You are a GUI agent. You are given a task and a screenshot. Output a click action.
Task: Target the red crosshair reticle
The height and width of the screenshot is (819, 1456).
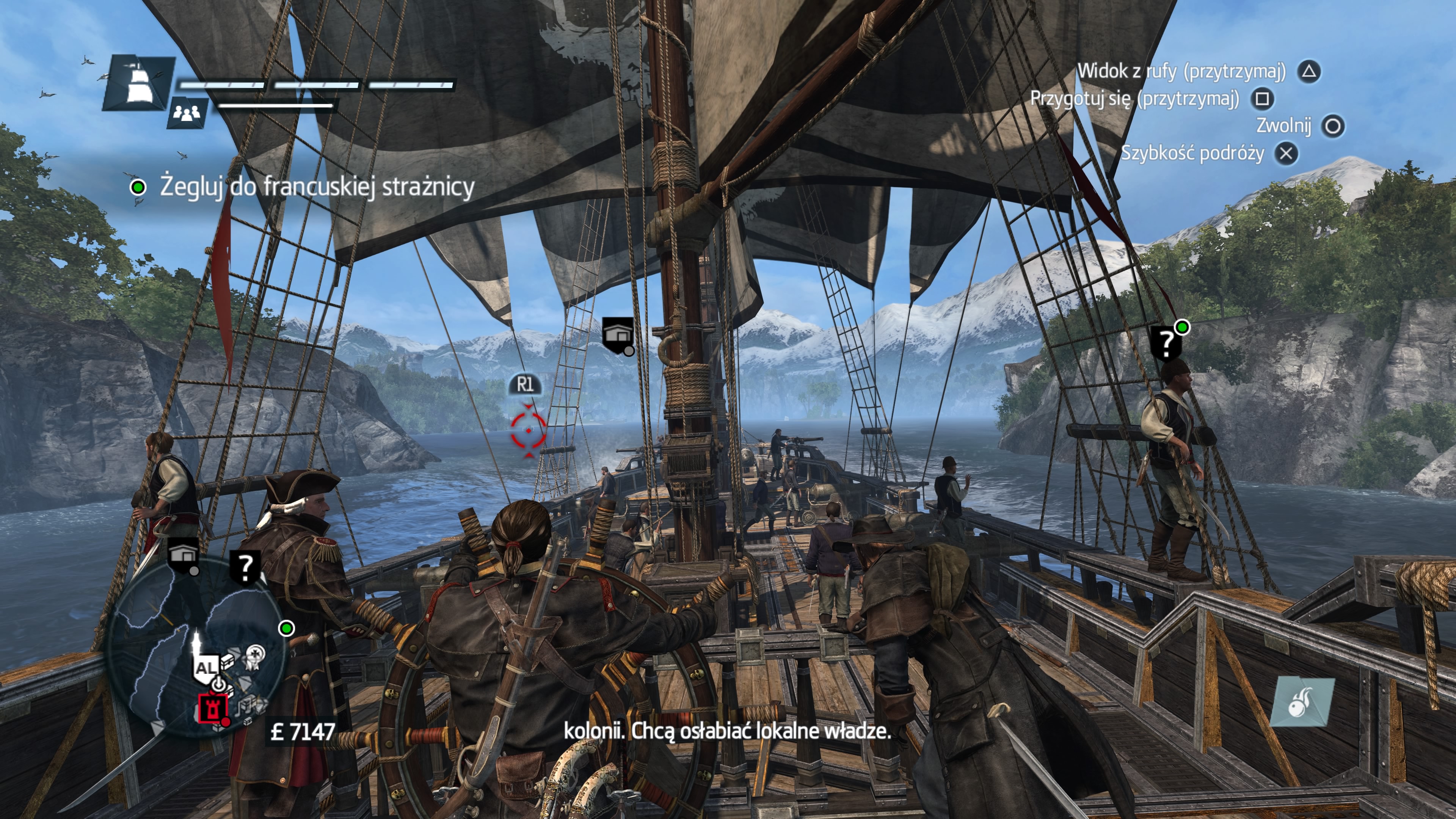point(528,430)
